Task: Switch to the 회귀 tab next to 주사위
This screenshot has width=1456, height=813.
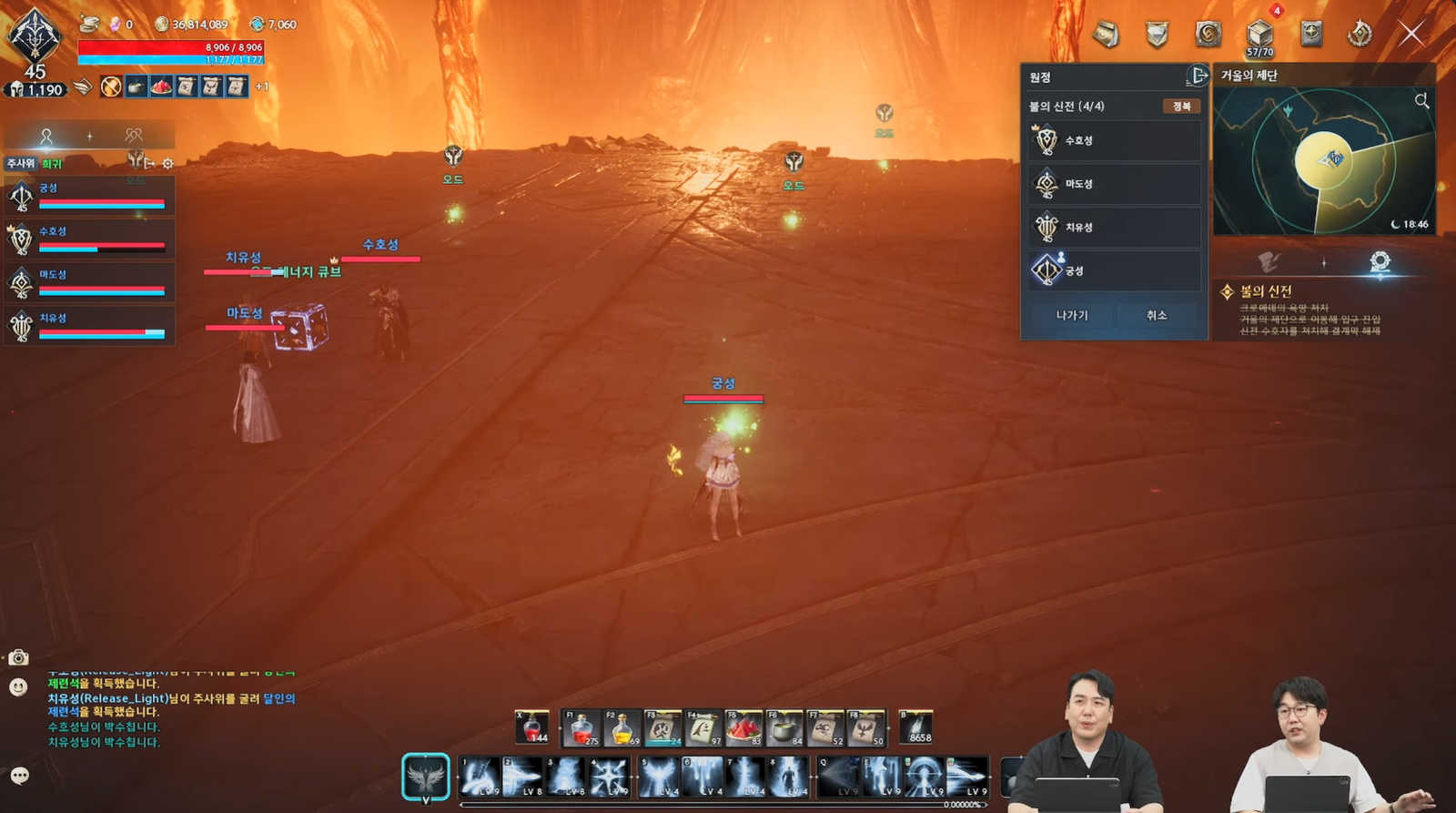Action: coord(52,162)
